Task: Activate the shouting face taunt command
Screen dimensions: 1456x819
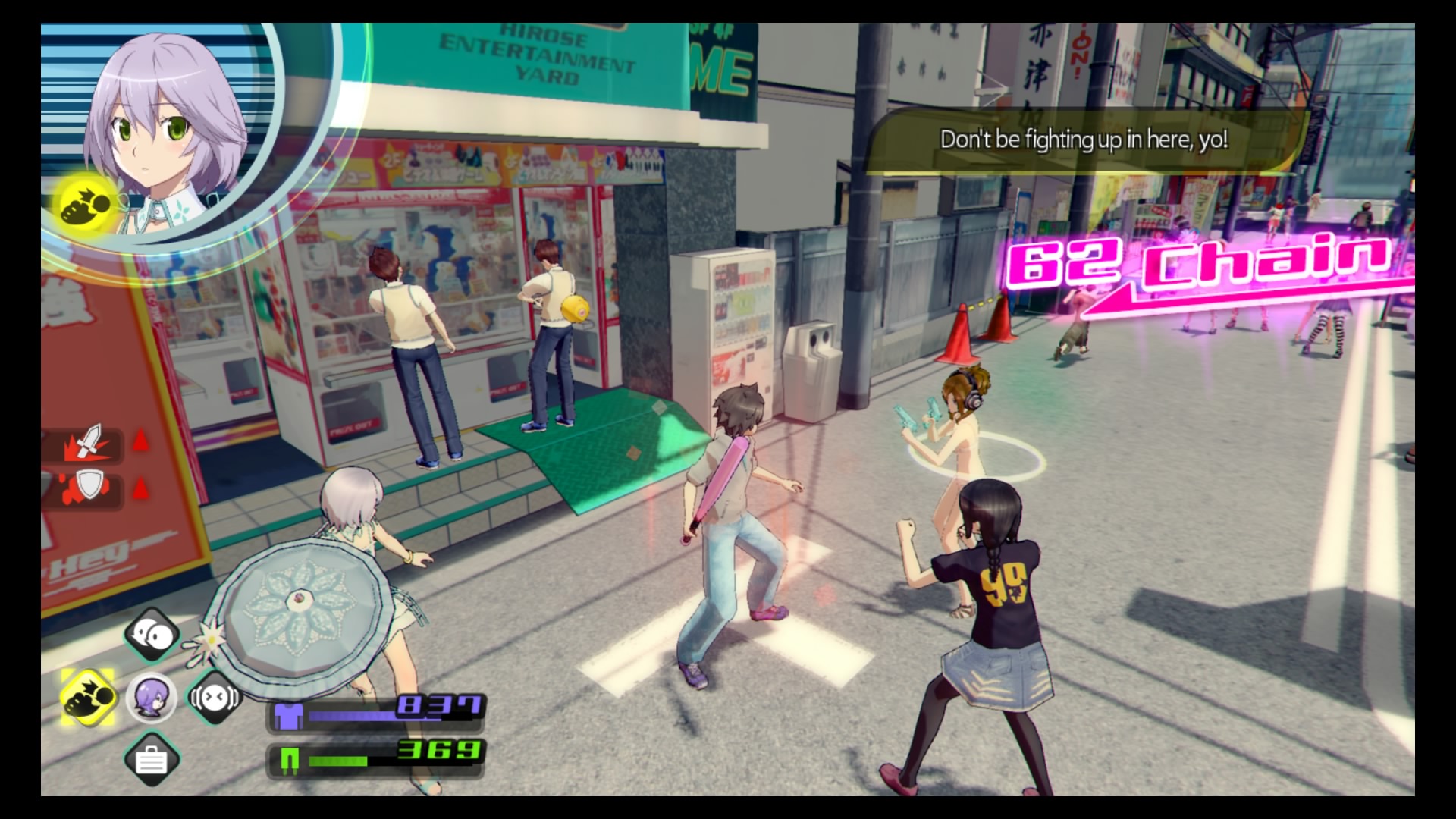Action: point(214,697)
